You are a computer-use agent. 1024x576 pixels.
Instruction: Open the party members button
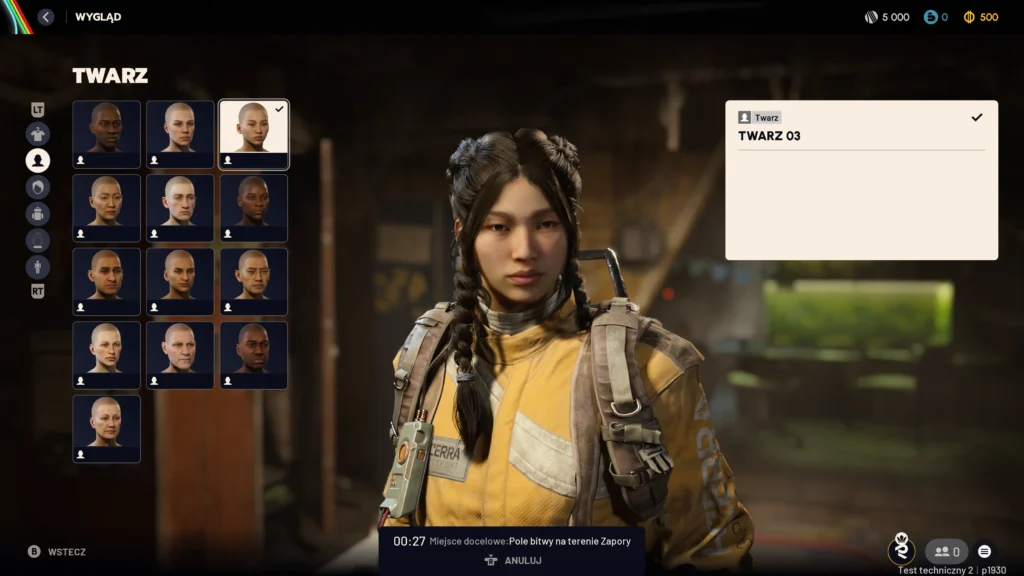[x=946, y=551]
